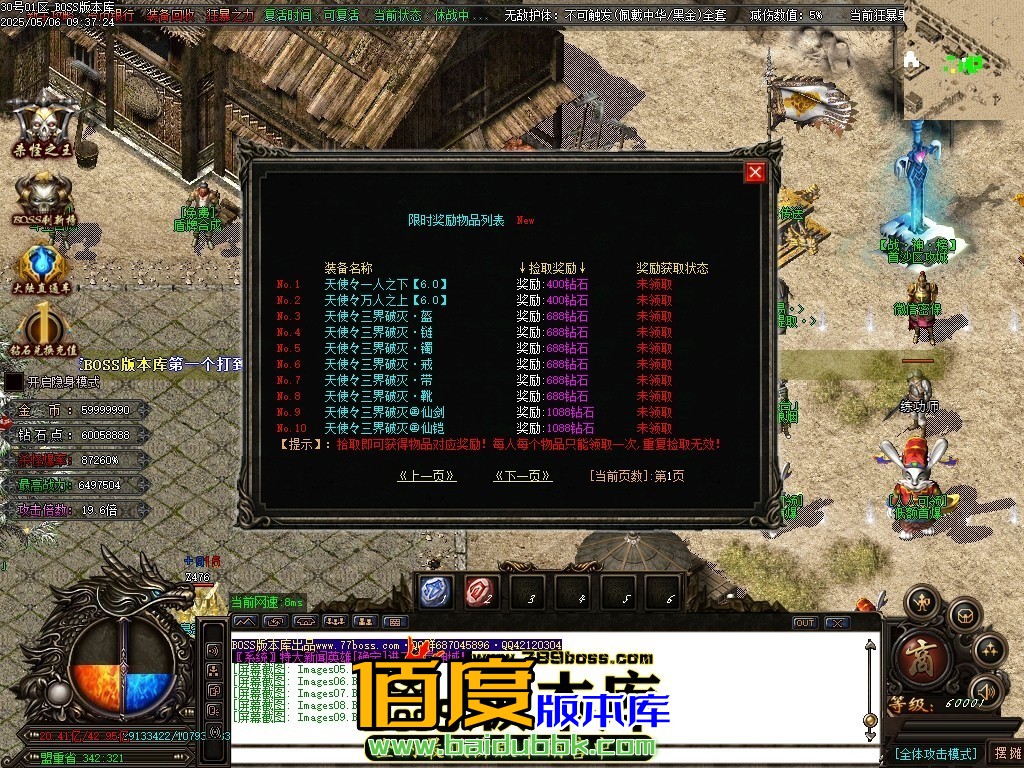Screen dimensions: 1024x768
Task: Open the 装备回收 equipment recycle menu
Action: coord(171,16)
